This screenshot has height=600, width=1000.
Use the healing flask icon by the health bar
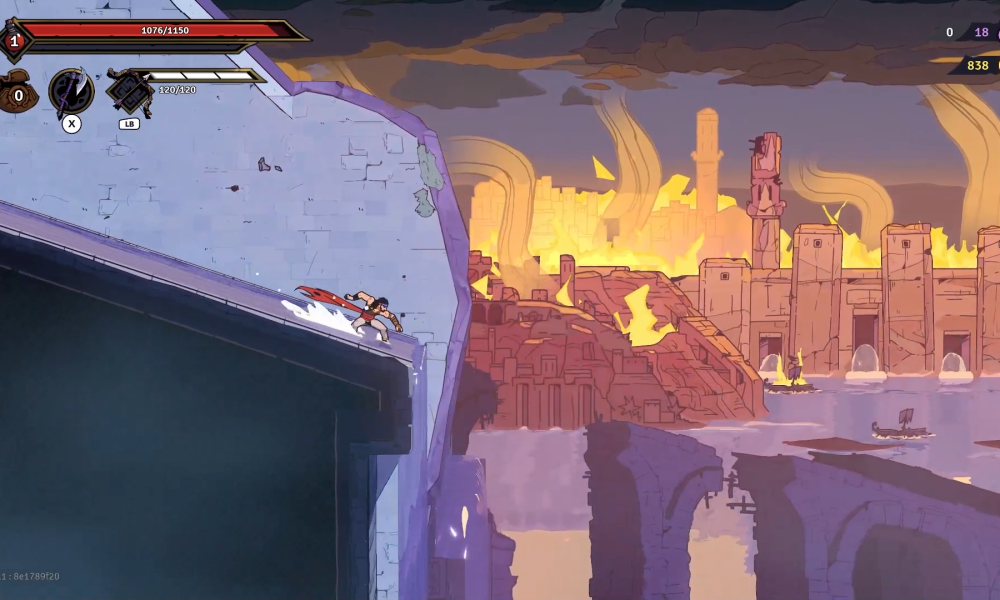pyautogui.click(x=14, y=41)
